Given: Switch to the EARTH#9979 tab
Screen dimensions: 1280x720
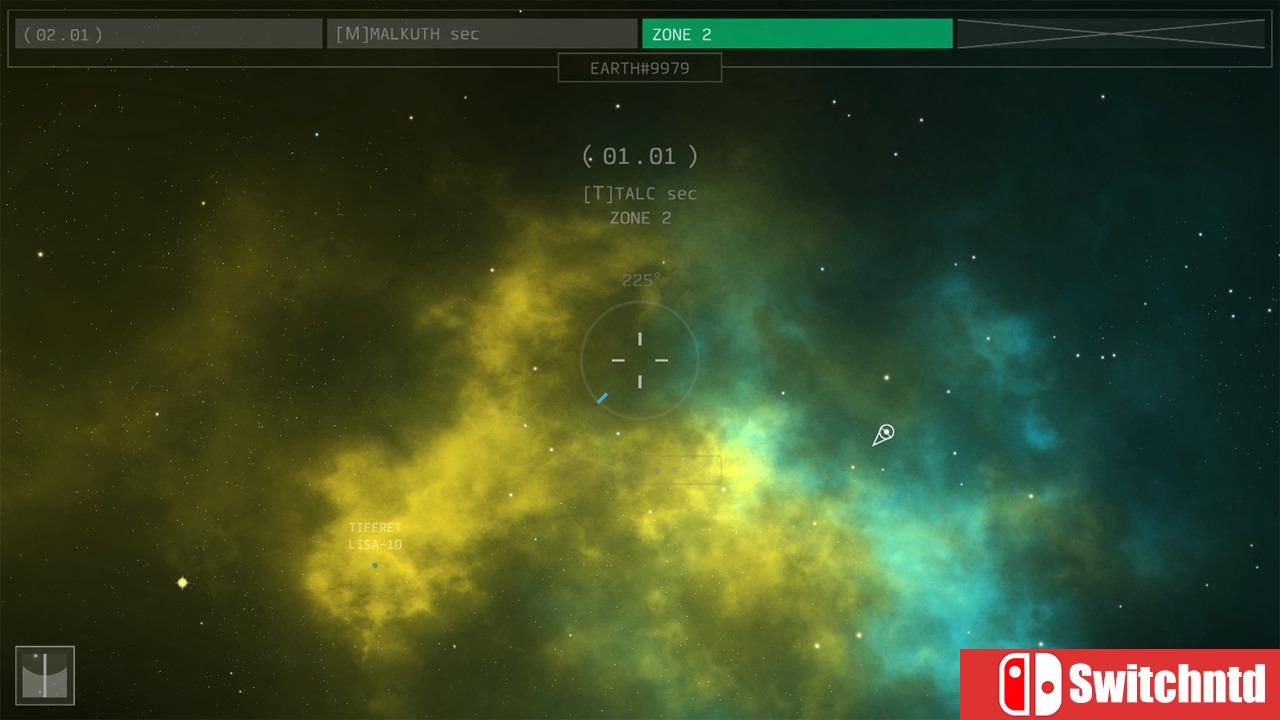Looking at the screenshot, I should (639, 67).
